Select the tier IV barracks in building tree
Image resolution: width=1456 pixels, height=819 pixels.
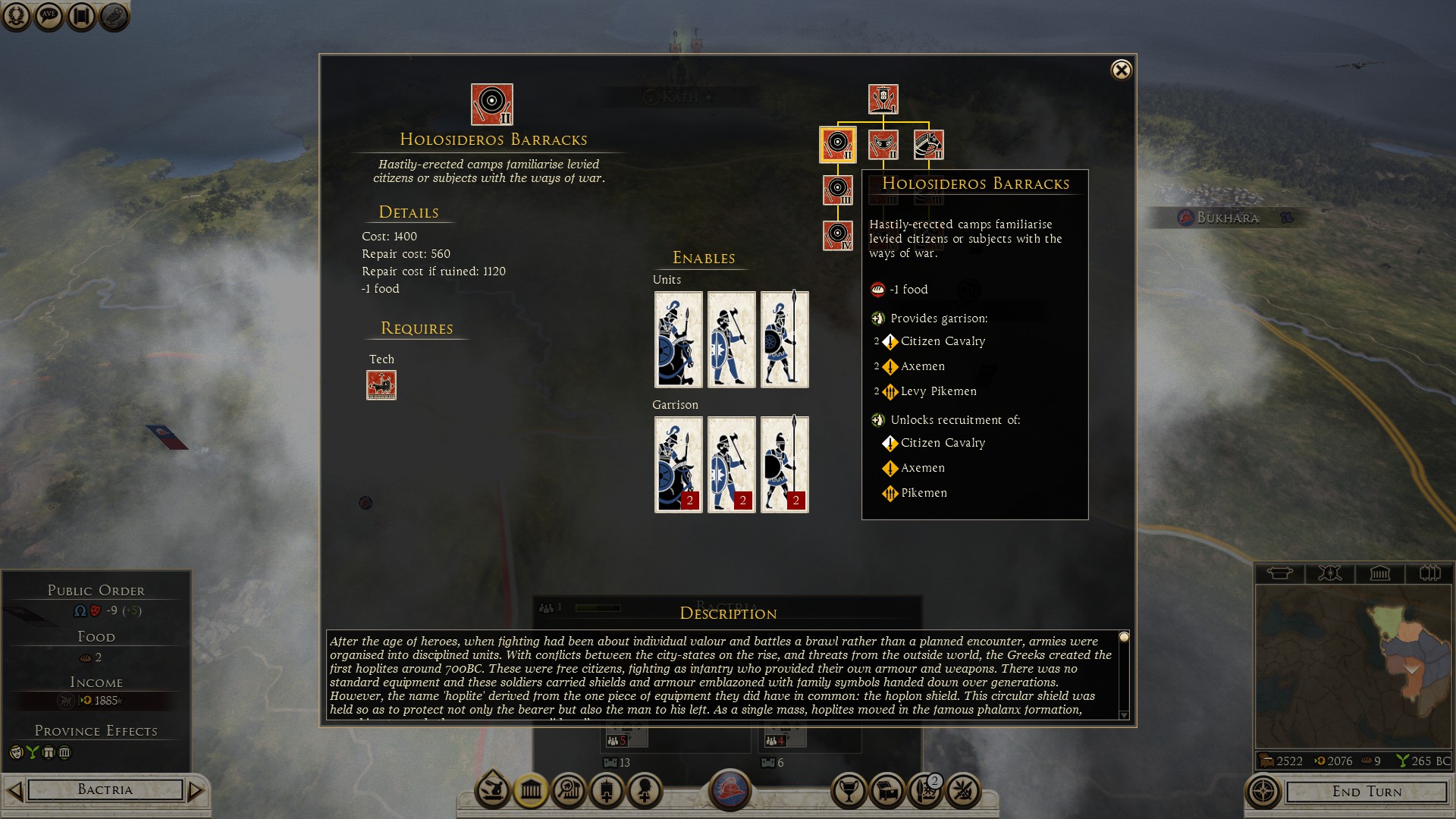pyautogui.click(x=838, y=236)
